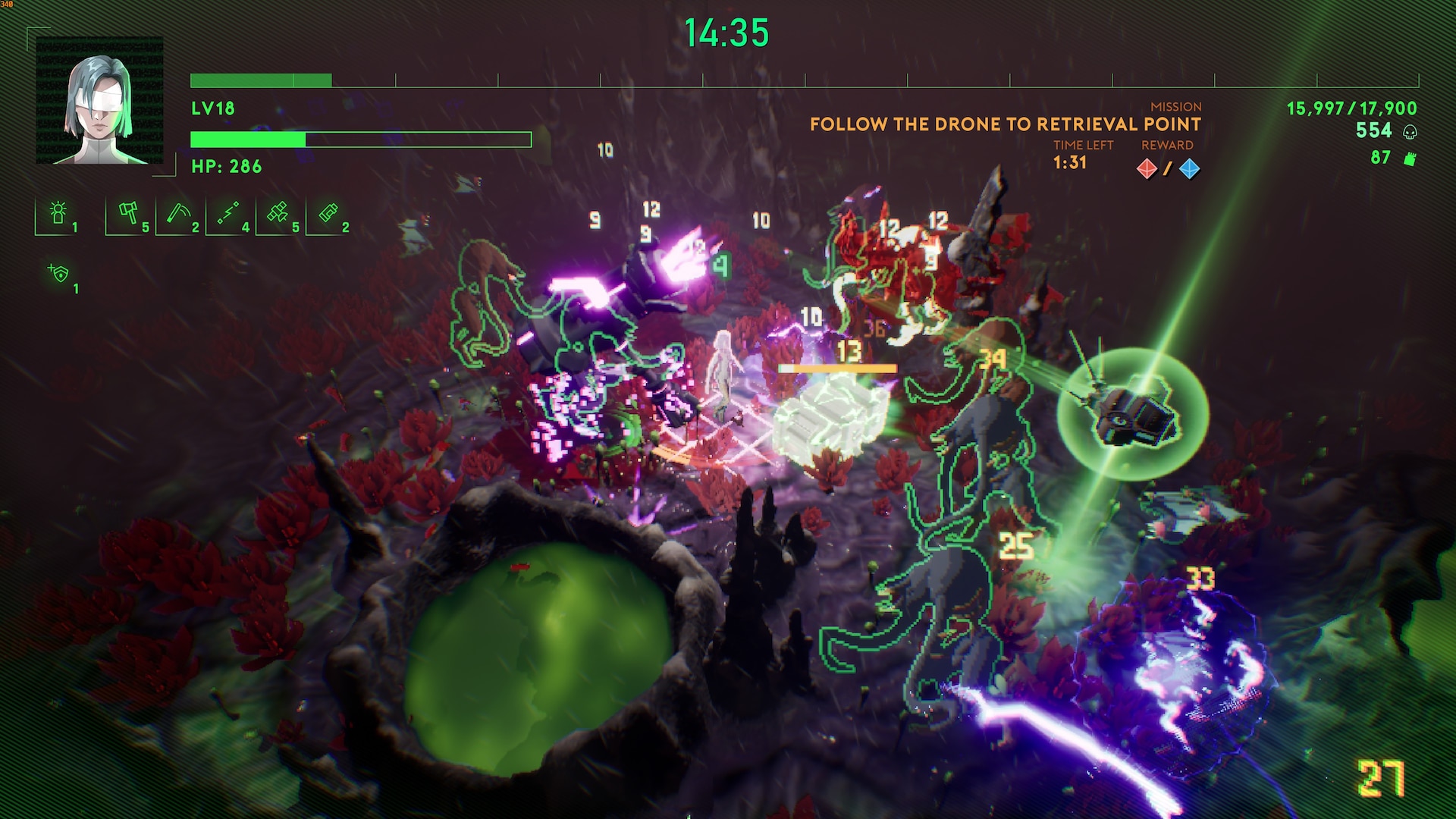Select the scythe swing weapon icon

tap(178, 214)
